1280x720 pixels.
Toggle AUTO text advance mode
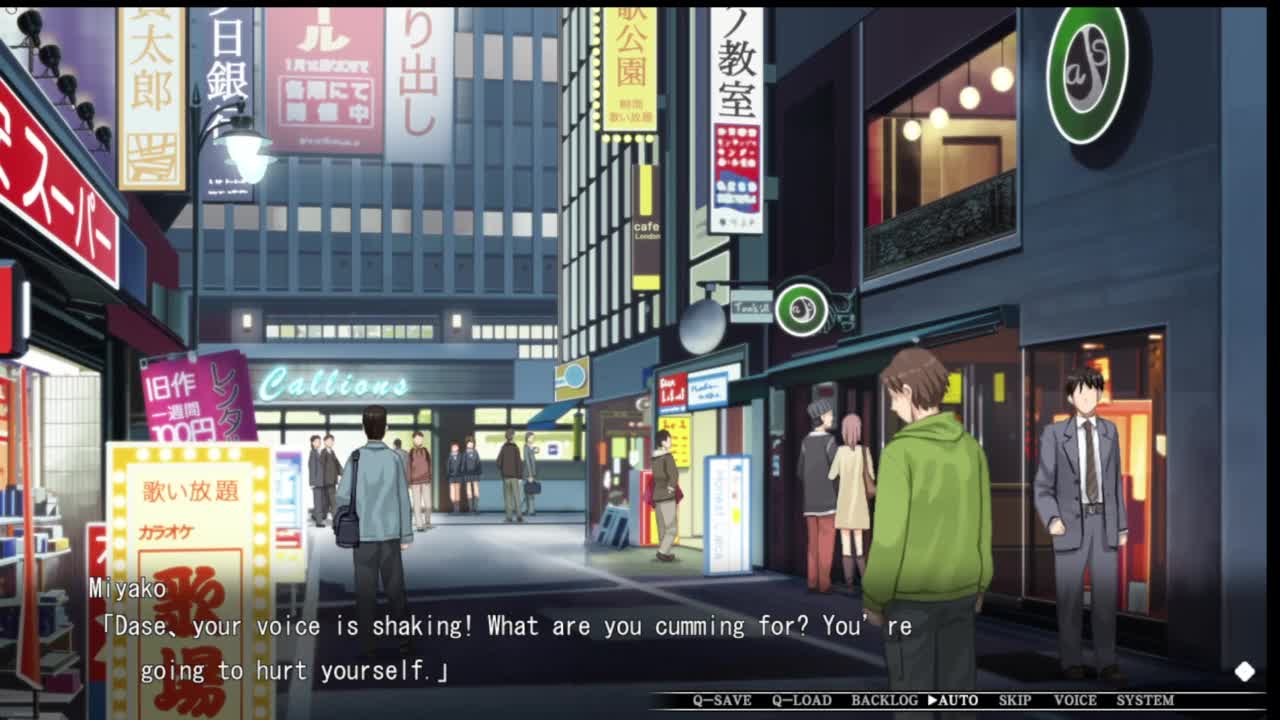click(953, 700)
